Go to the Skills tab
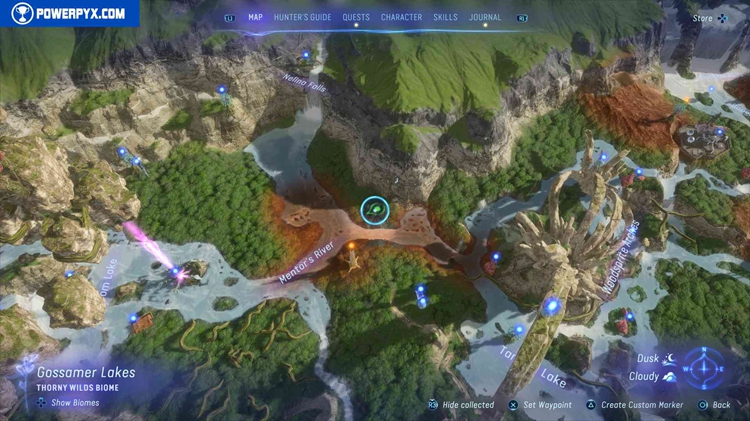 point(446,17)
